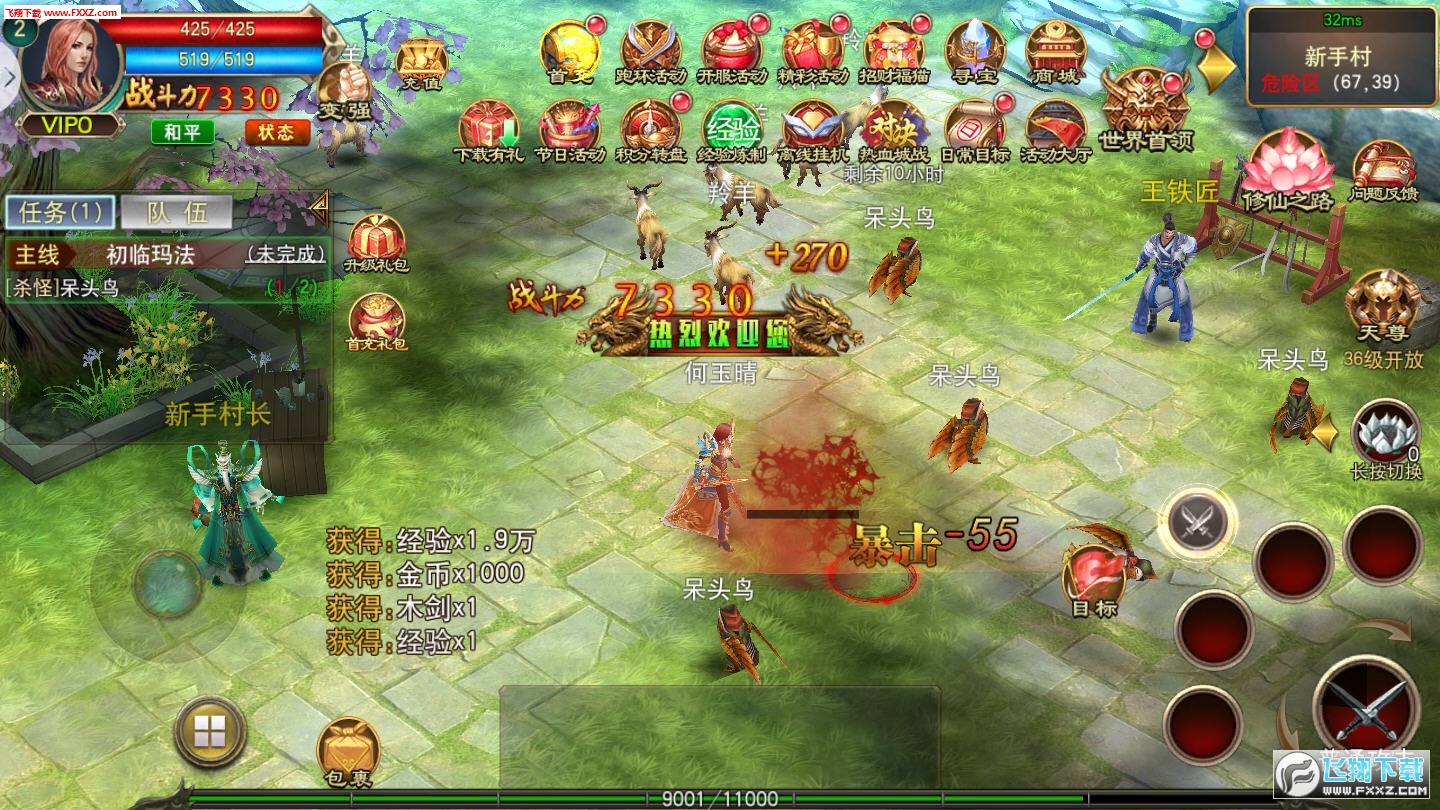Image resolution: width=1440 pixels, height=810 pixels.
Task: Open the 状态 status button
Action: click(276, 131)
